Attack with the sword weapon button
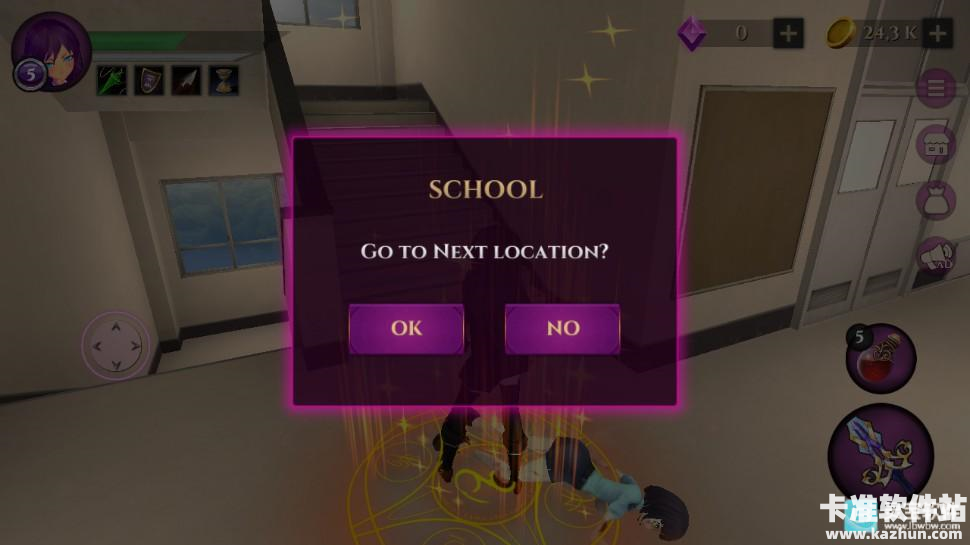Image resolution: width=970 pixels, height=545 pixels. pyautogui.click(x=866, y=447)
